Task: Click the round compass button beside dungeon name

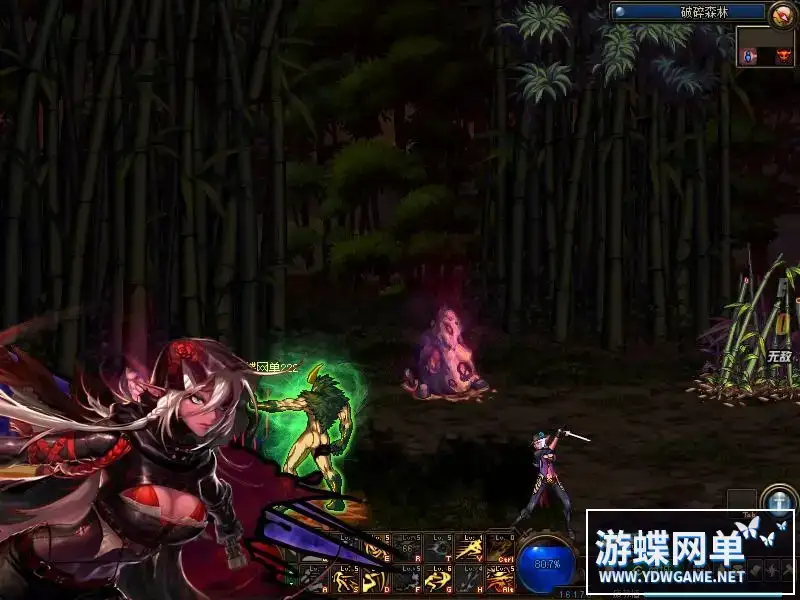Action: pyautogui.click(x=781, y=13)
